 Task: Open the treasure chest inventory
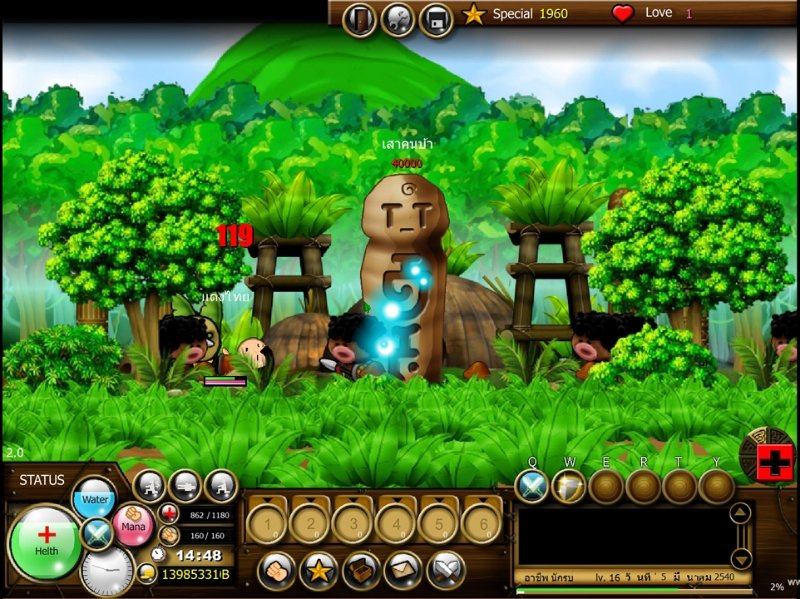(361, 569)
